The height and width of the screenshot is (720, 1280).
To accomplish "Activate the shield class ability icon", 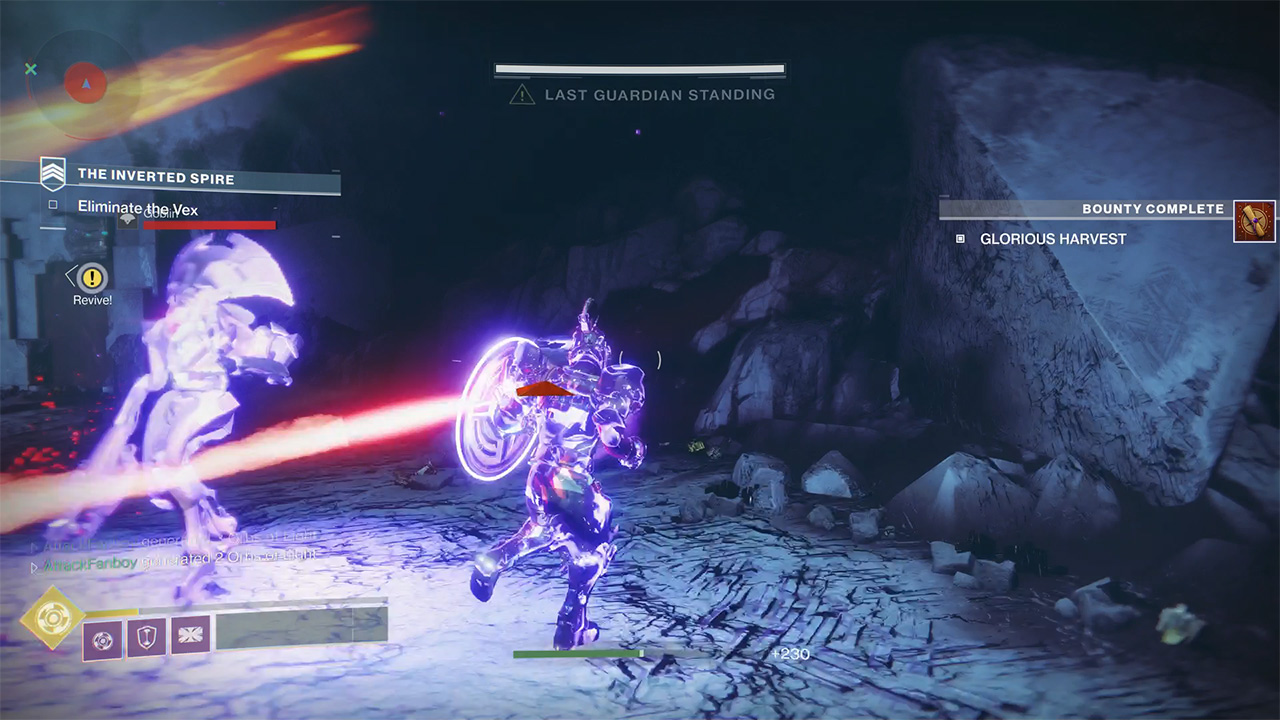I will click(x=146, y=637).
